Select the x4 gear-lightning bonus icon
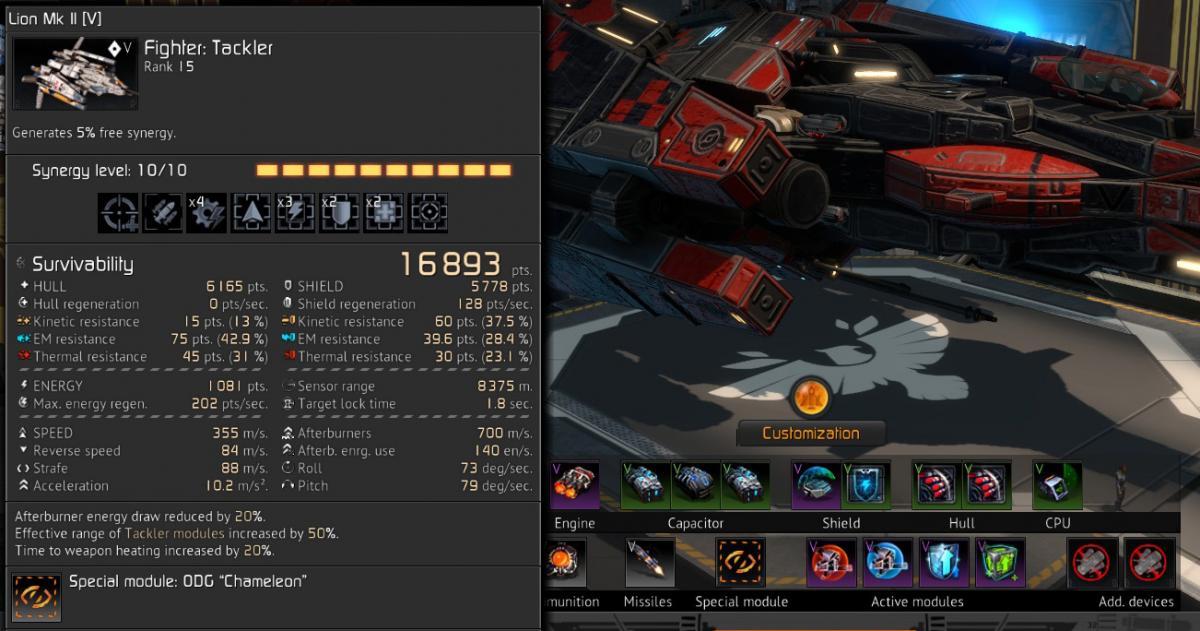Image resolution: width=1200 pixels, height=631 pixels. pyautogui.click(x=206, y=213)
